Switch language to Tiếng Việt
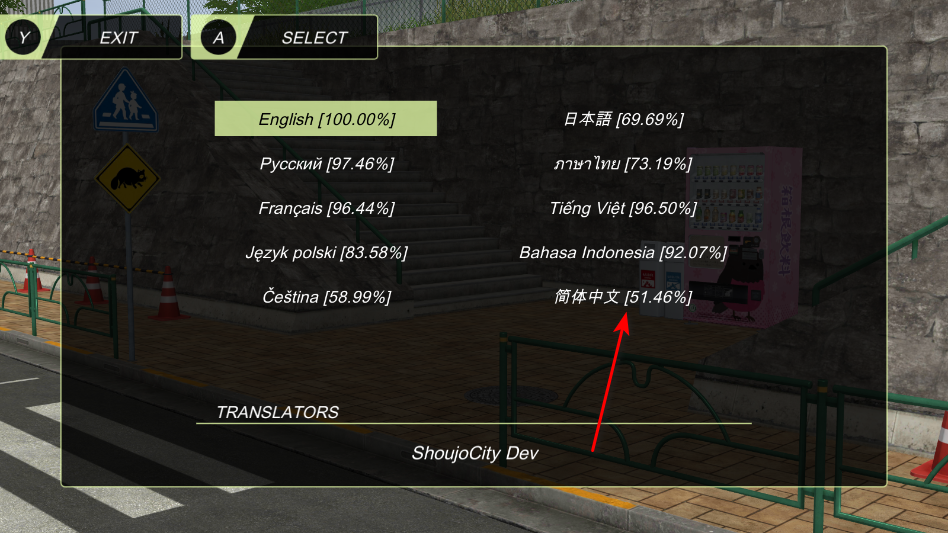The width and height of the screenshot is (948, 533). 623,208
